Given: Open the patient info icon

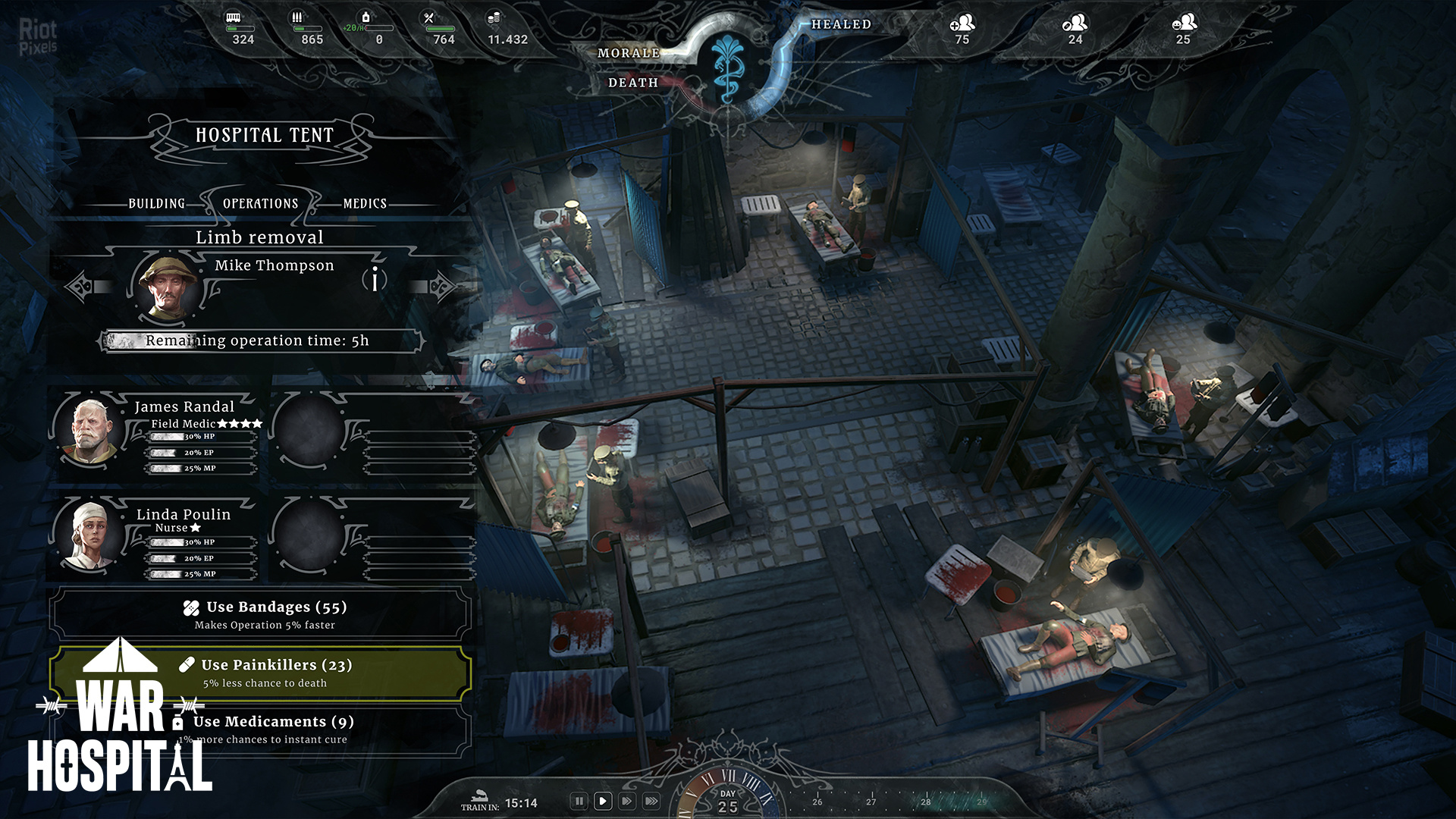Looking at the screenshot, I should pyautogui.click(x=375, y=279).
